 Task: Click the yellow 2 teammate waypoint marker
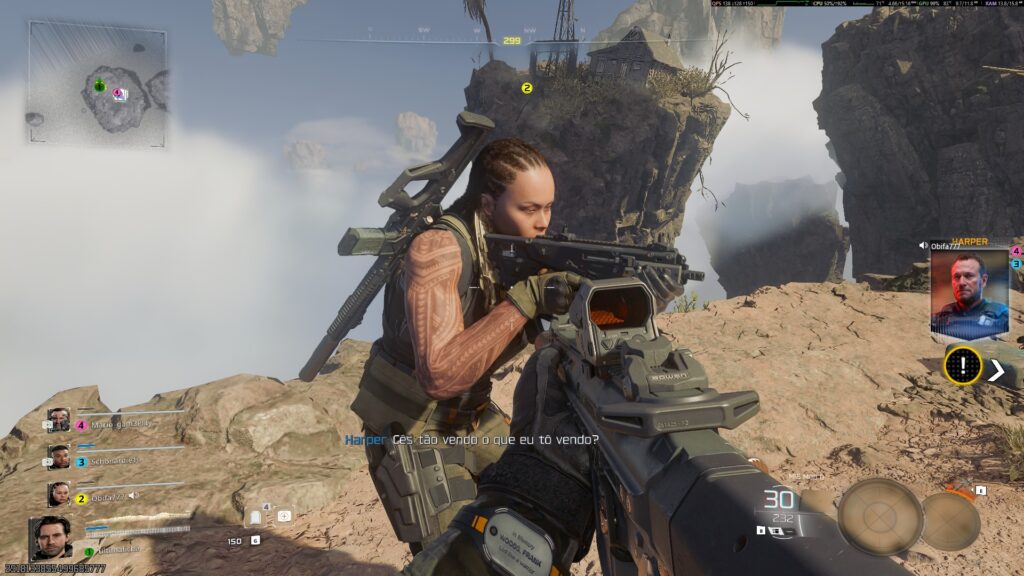527,88
